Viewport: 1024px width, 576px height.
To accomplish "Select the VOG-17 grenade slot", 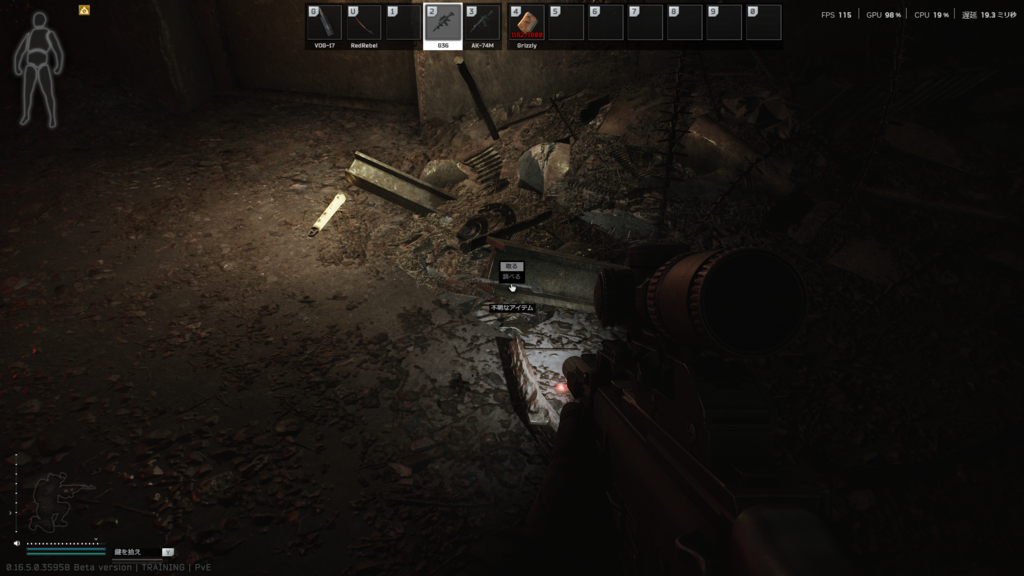I will 325,23.
